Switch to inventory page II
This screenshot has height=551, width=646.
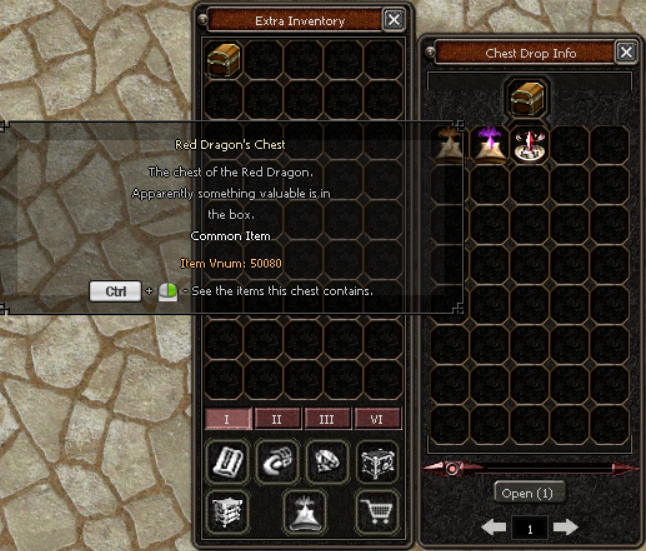click(277, 419)
